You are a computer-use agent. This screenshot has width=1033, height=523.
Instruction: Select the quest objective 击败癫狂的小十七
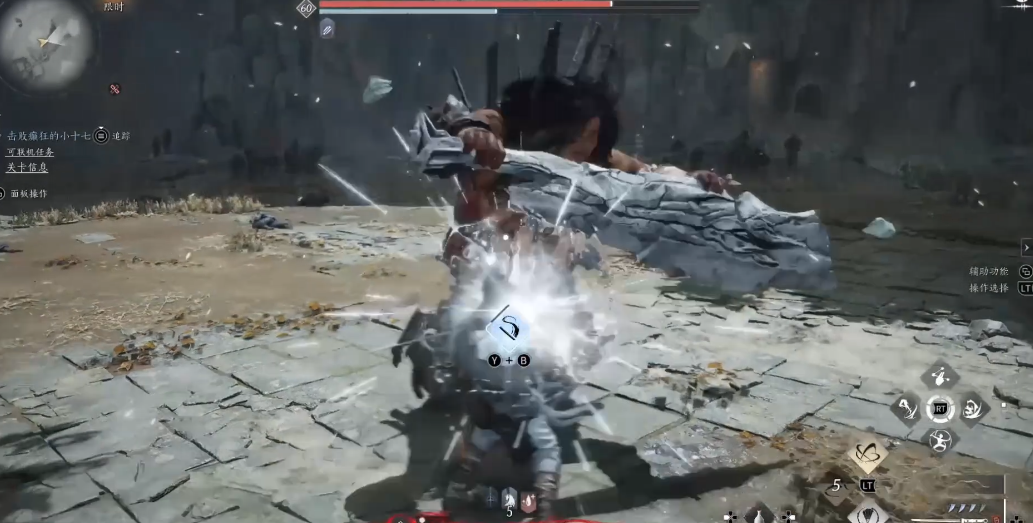(x=47, y=135)
